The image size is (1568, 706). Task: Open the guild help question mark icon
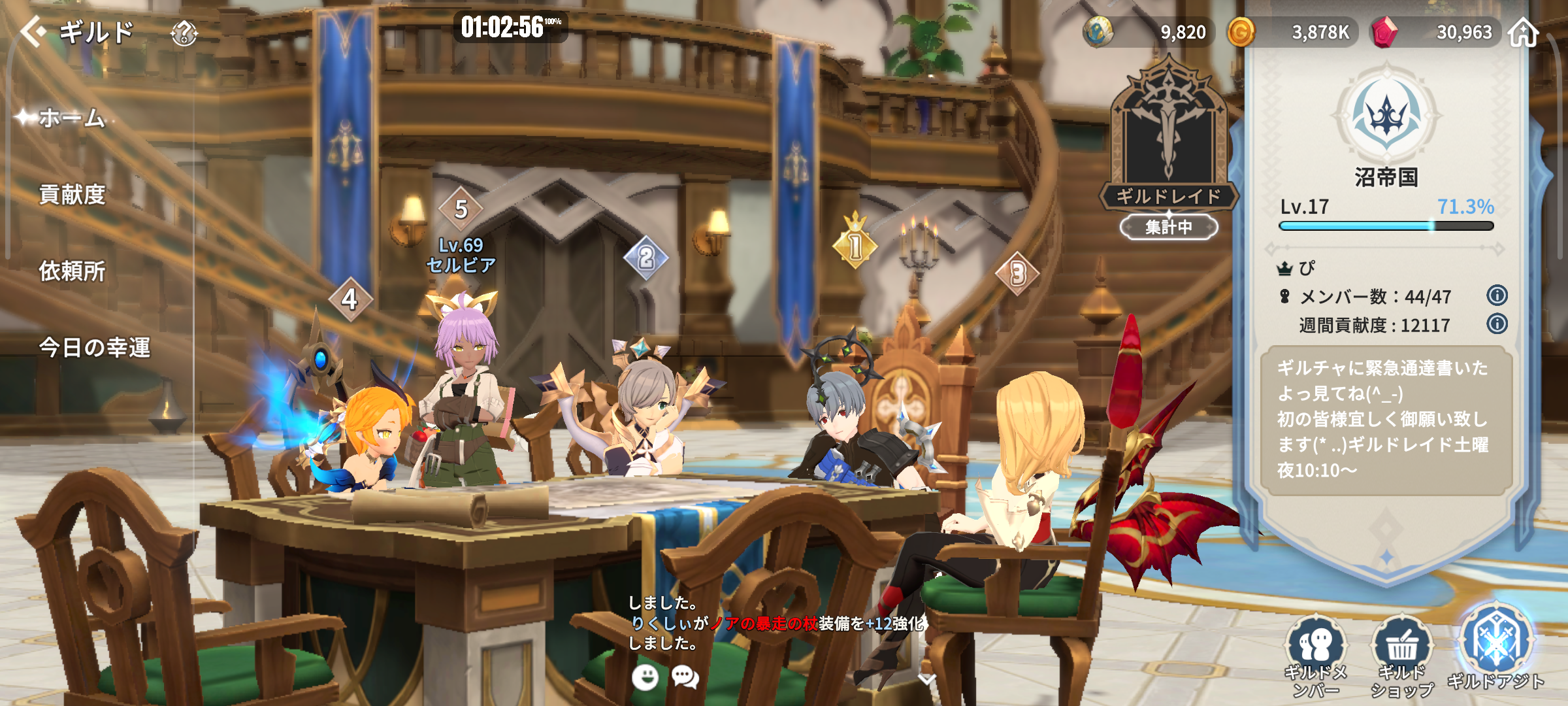[184, 33]
